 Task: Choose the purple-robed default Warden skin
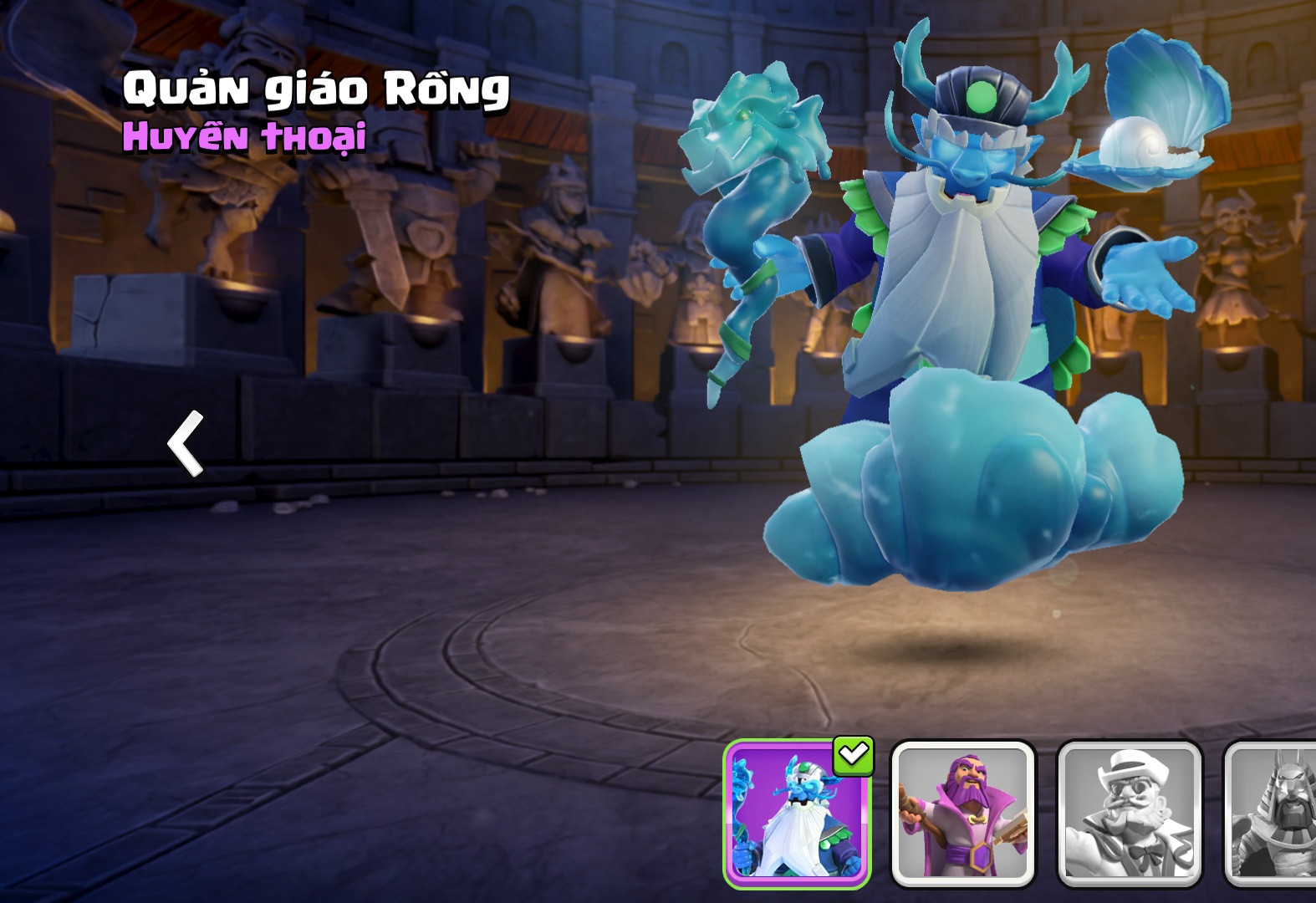point(963,814)
